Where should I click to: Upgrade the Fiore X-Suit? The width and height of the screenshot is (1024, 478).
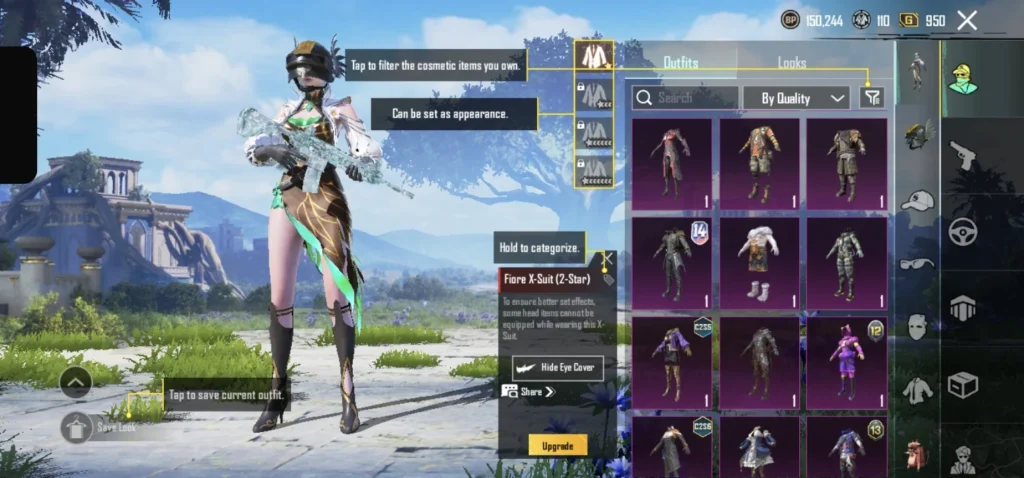(x=558, y=445)
